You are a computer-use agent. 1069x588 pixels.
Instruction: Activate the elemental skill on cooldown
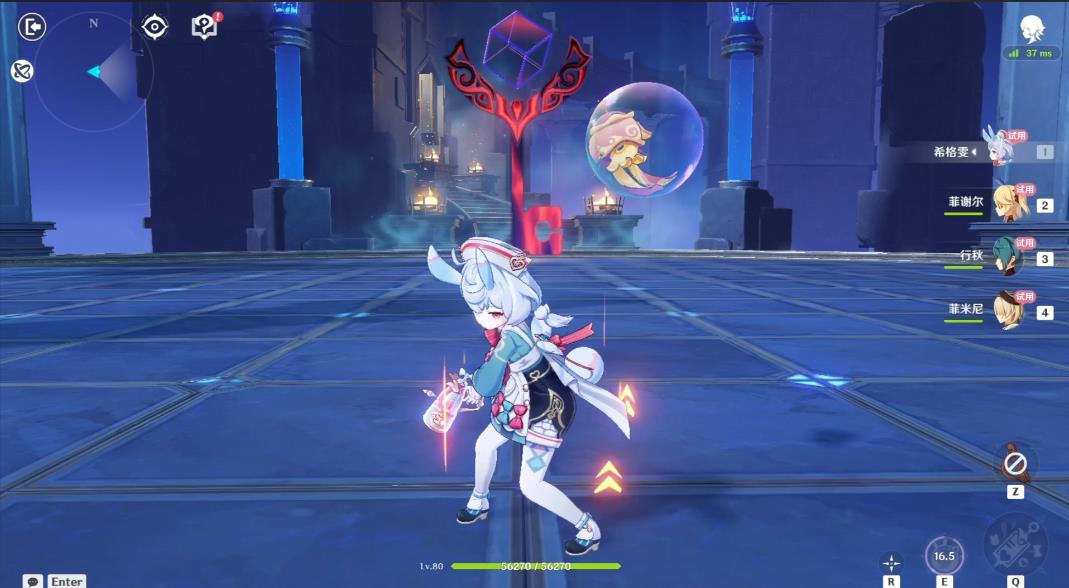tap(942, 555)
